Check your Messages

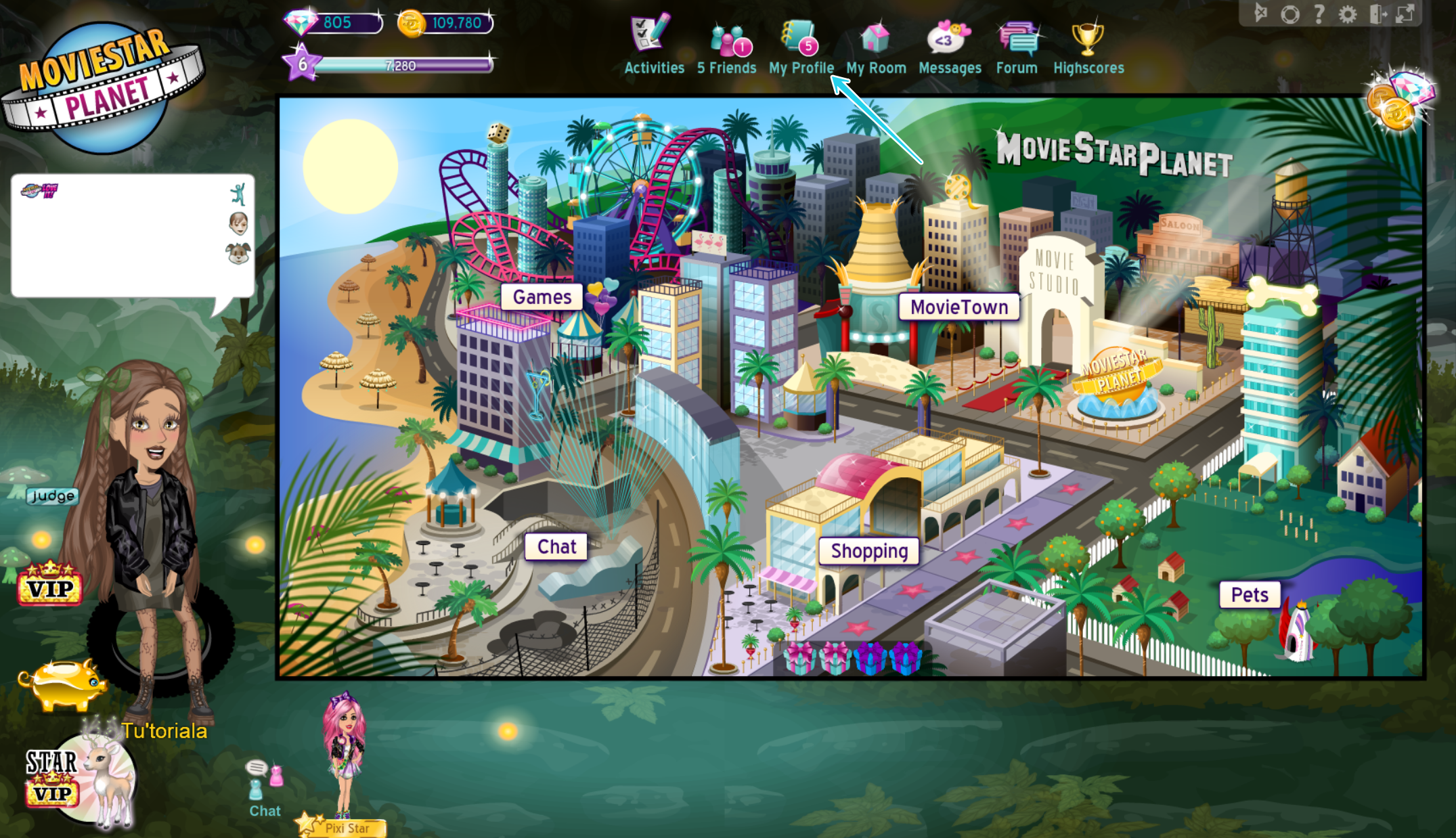[x=950, y=44]
